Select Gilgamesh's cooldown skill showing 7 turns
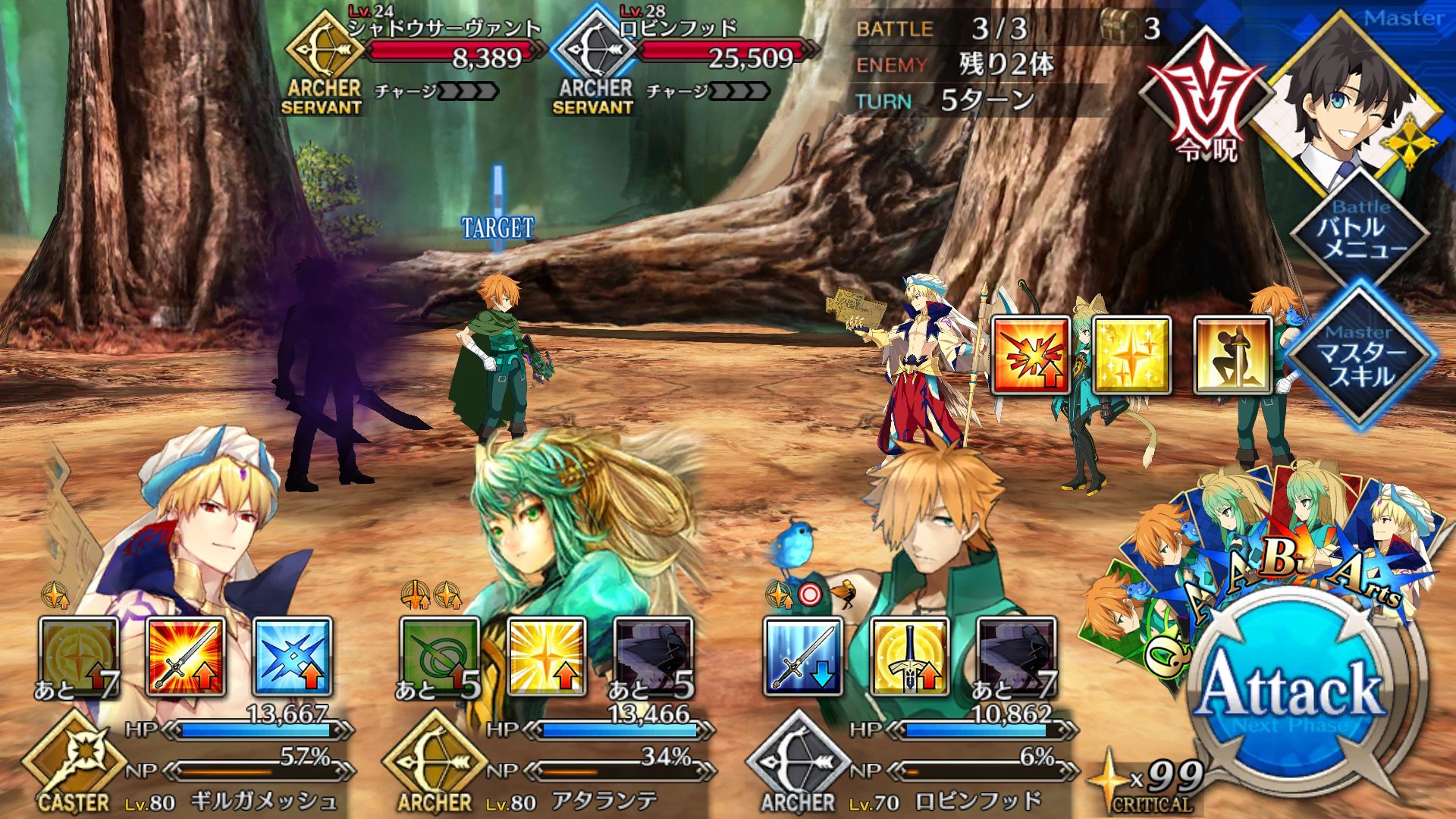 [x=79, y=657]
